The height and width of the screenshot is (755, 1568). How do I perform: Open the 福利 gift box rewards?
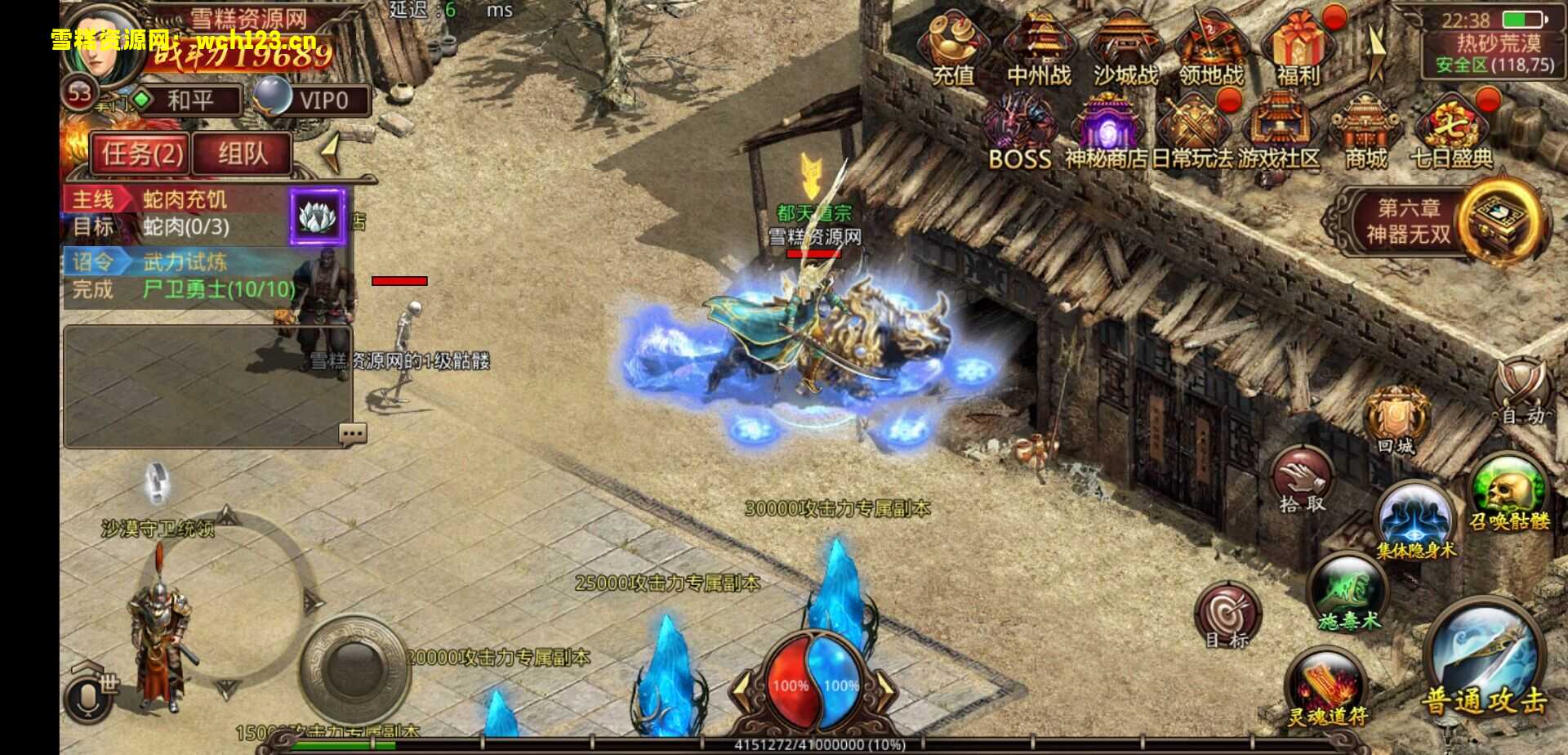tap(1298, 47)
